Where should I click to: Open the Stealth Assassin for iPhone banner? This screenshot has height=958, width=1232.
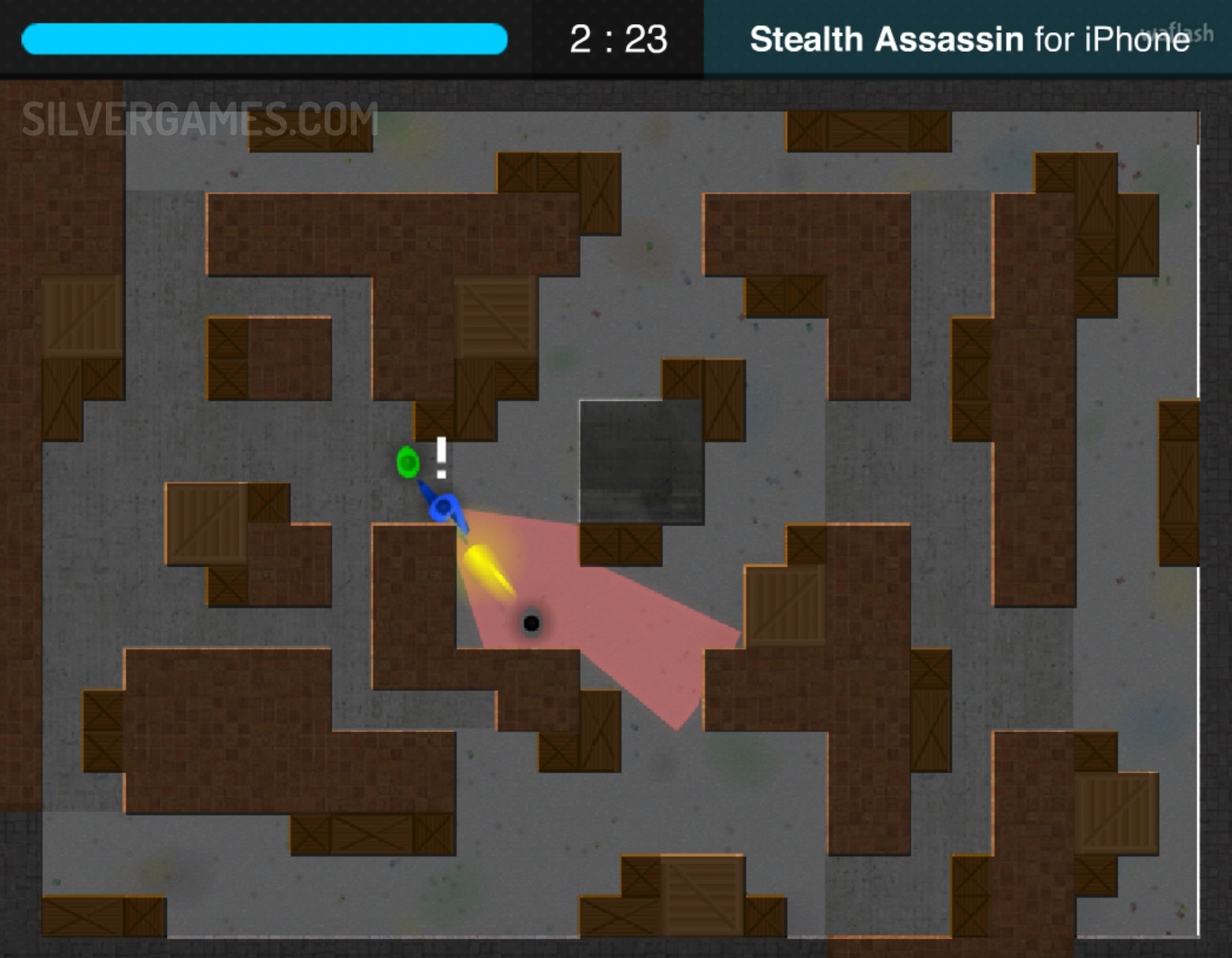(967, 39)
